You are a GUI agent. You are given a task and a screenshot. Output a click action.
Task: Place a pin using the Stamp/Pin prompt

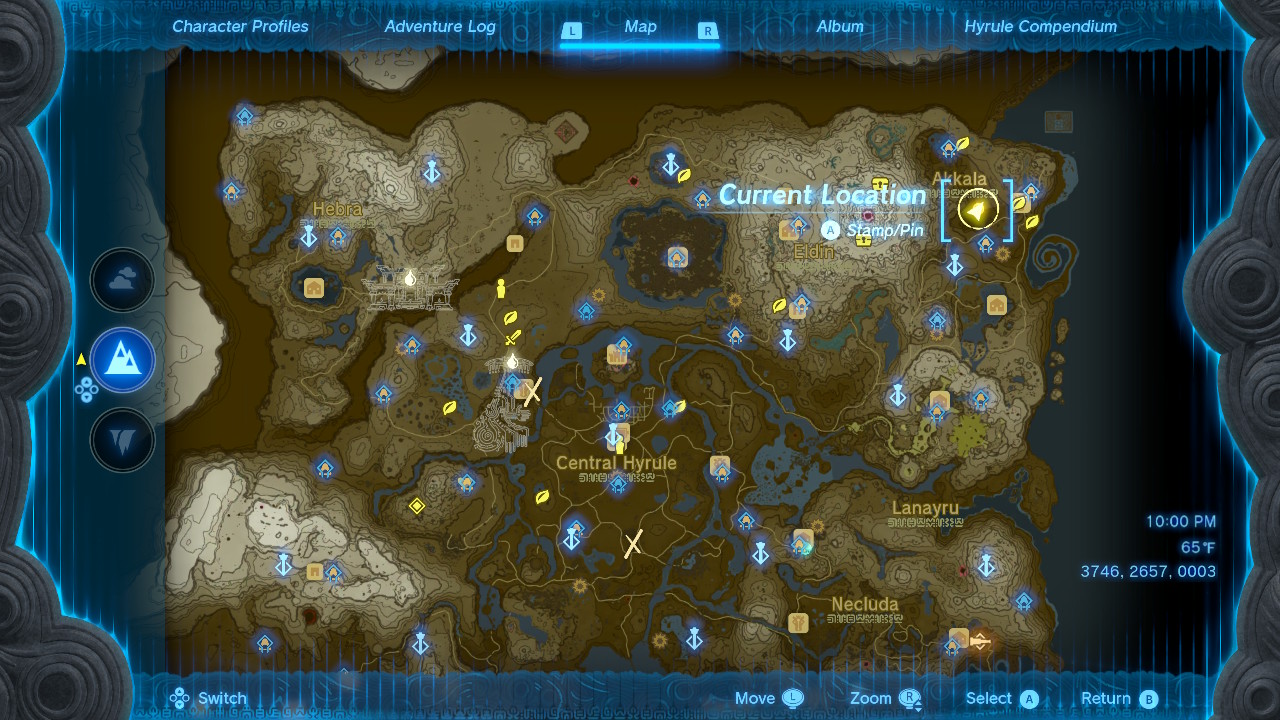click(x=830, y=229)
